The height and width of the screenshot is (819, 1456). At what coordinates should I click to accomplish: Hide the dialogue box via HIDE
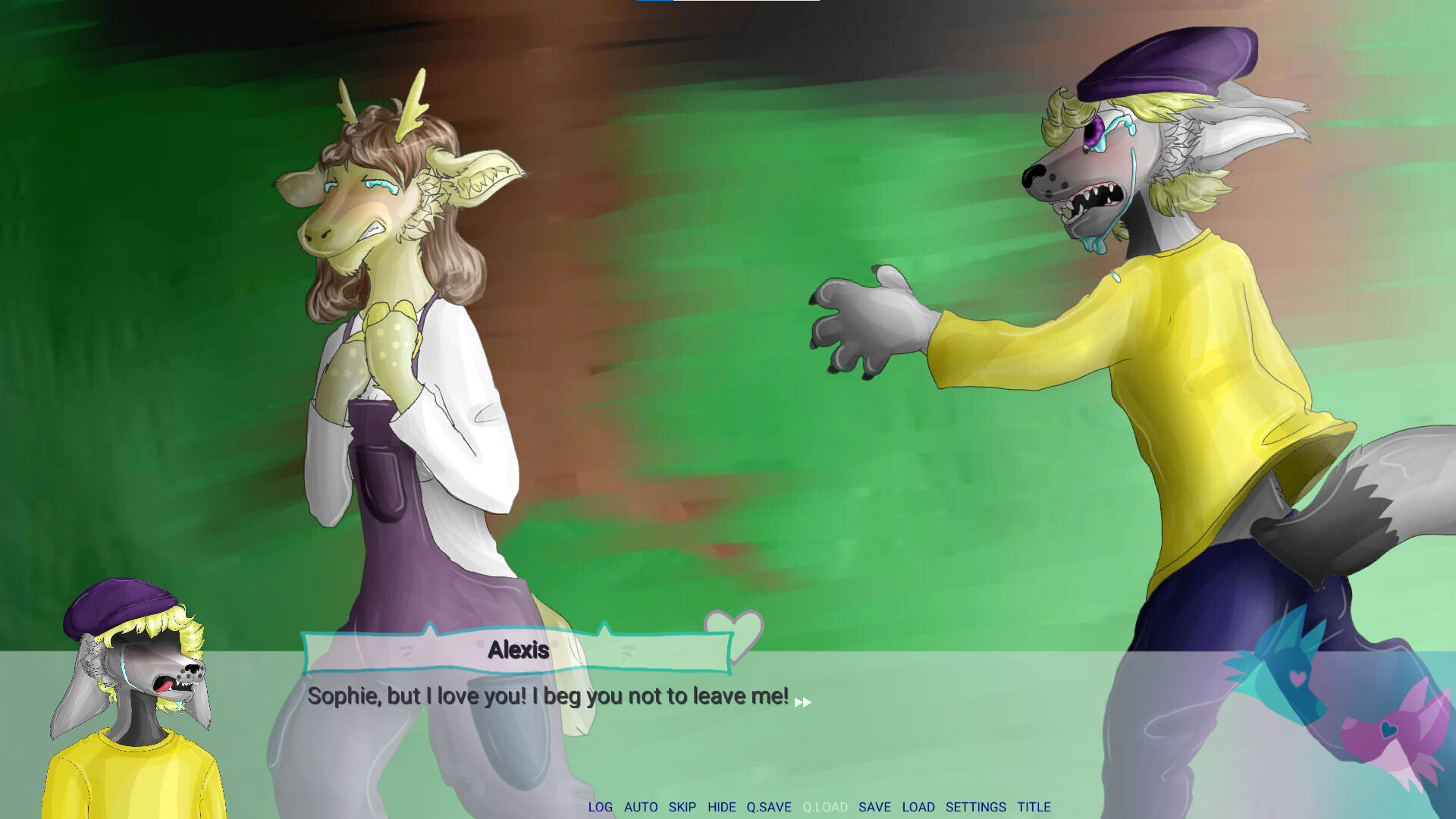[x=722, y=807]
